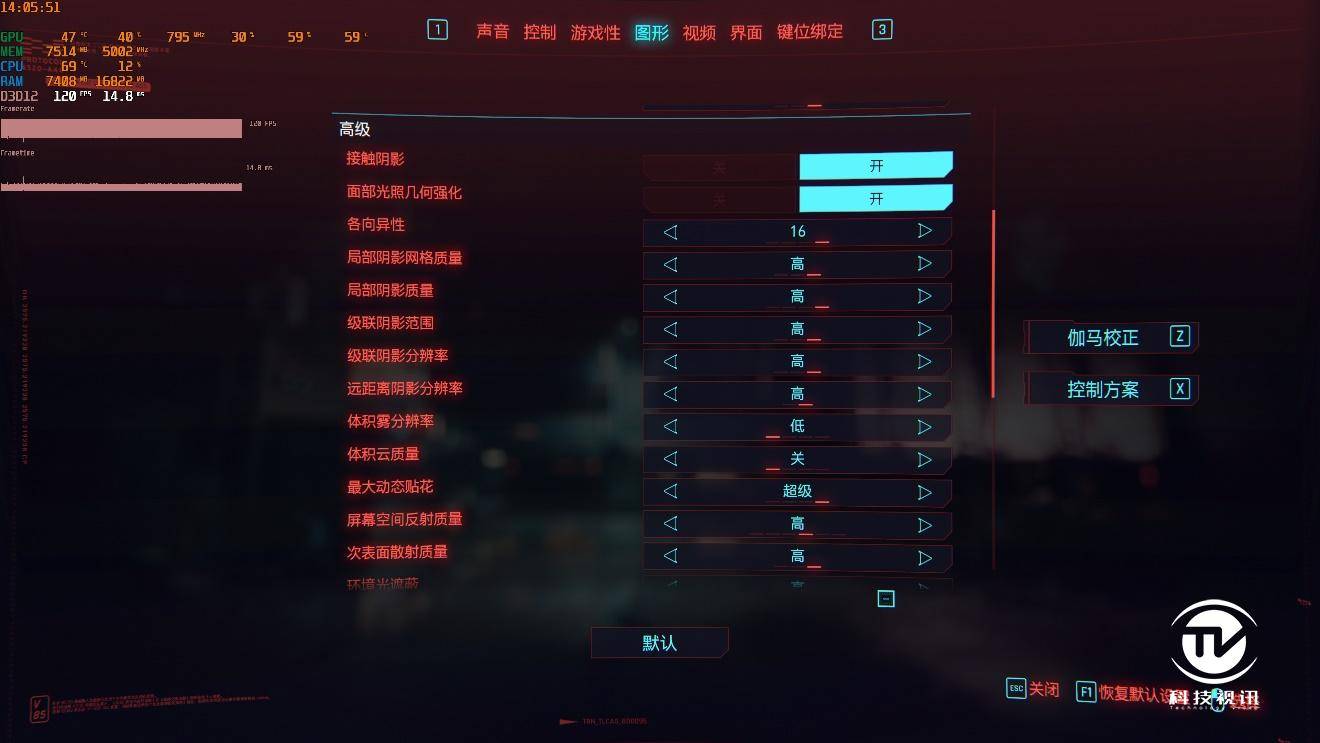Click the 默认 button
This screenshot has width=1320, height=743.
click(660, 642)
